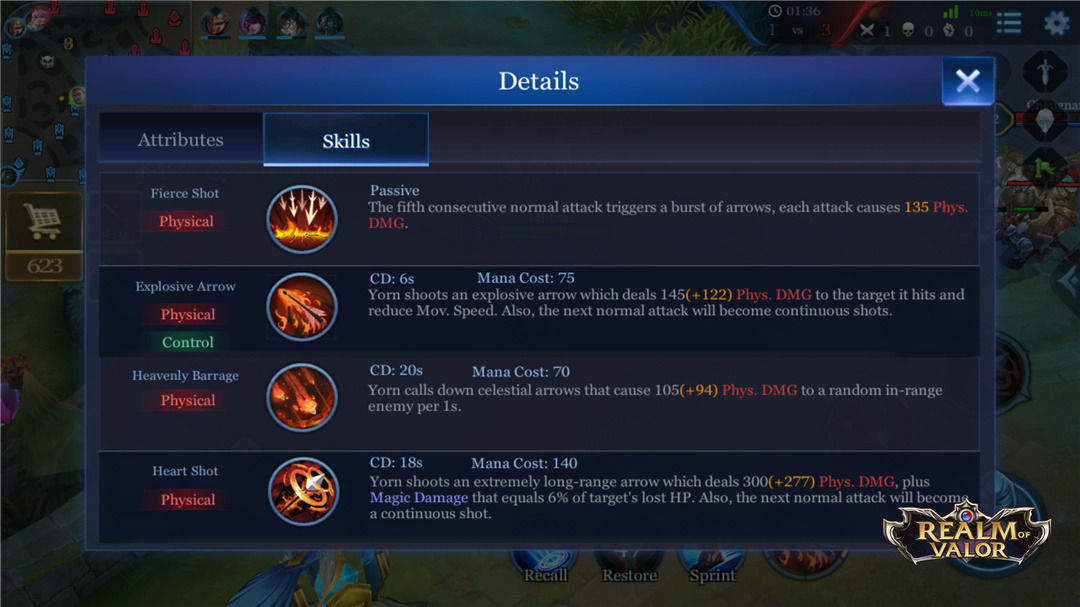Click the Heart Shot skill icon
The height and width of the screenshot is (607, 1080).
[301, 490]
